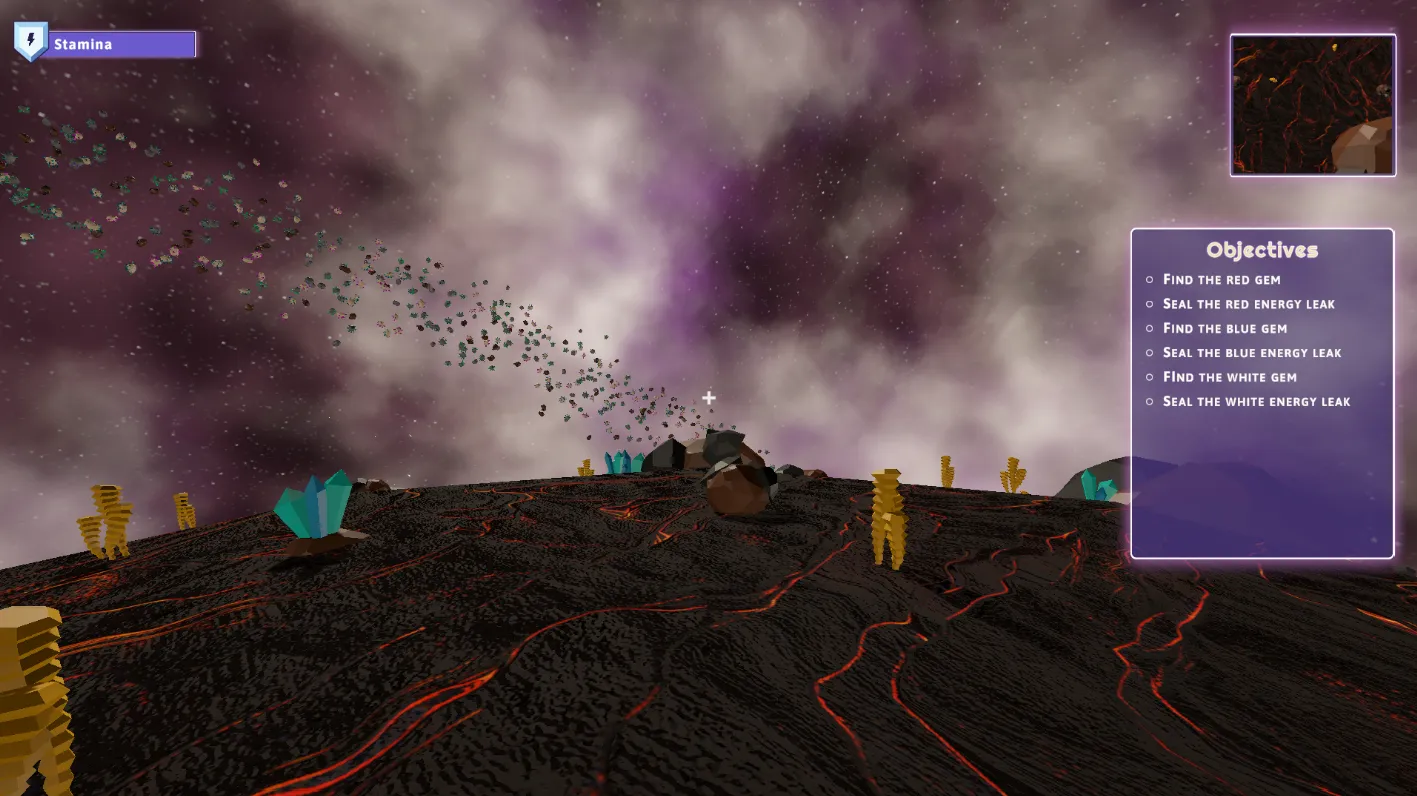1417x796 pixels.
Task: Switch focus to the Objectives panel
Action: [x=1262, y=390]
